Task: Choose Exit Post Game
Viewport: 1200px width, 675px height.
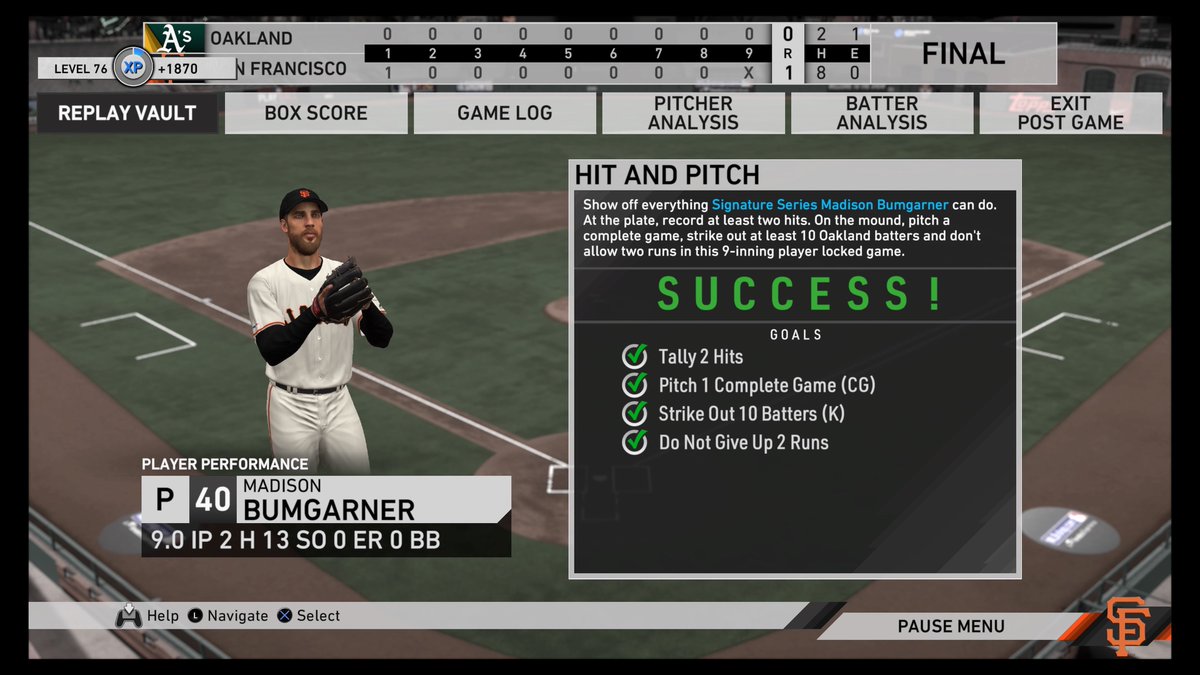Action: 1070,113
